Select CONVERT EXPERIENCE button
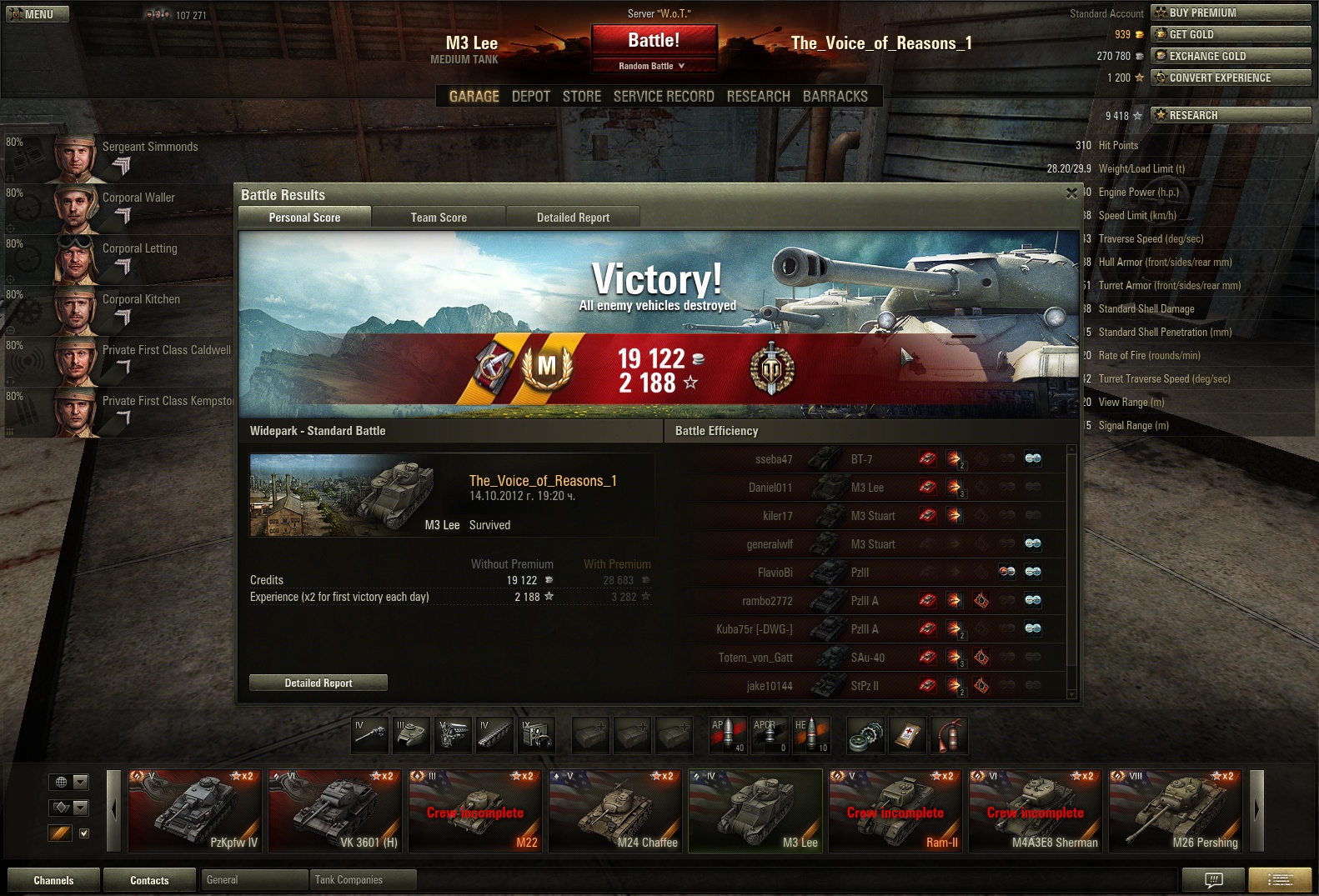 click(x=1230, y=78)
